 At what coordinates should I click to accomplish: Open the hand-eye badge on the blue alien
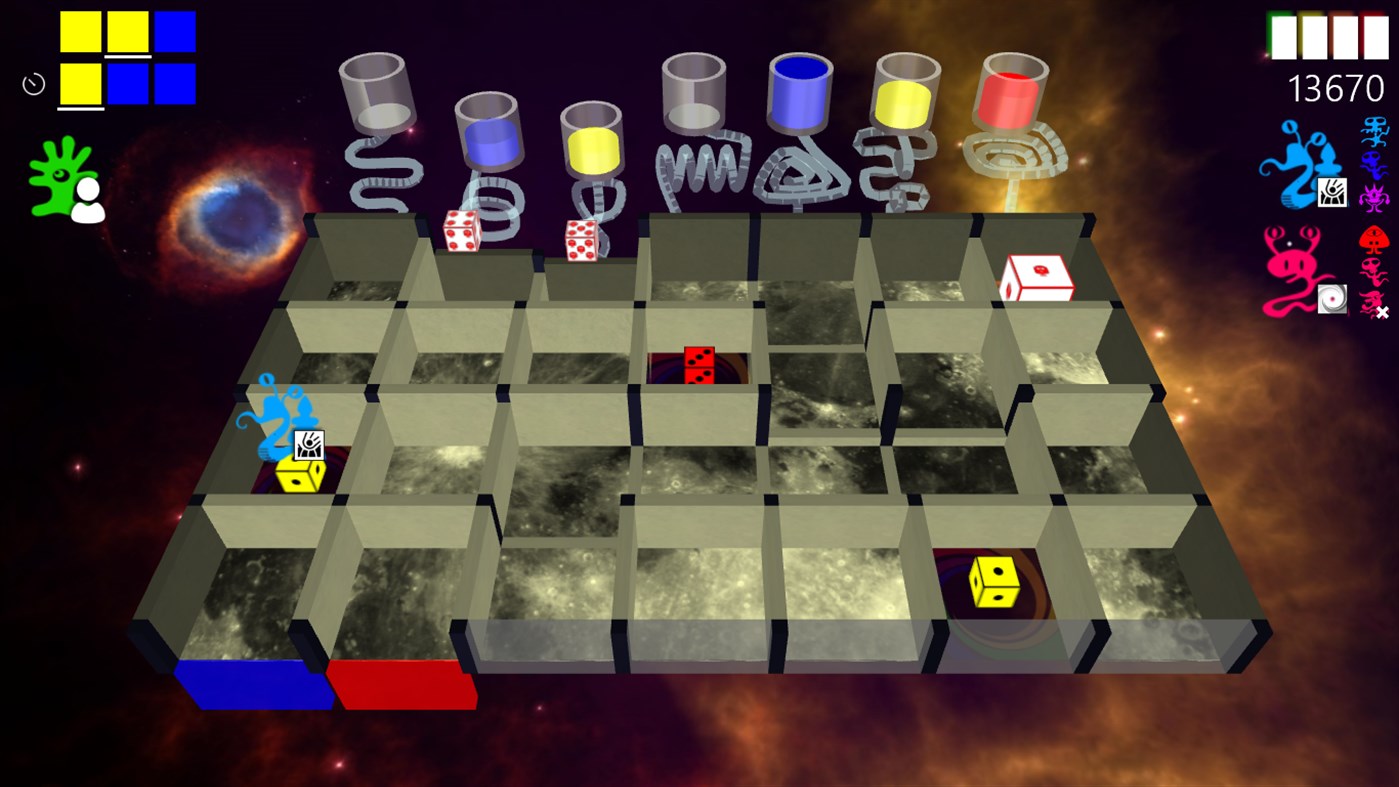[x=1333, y=193]
